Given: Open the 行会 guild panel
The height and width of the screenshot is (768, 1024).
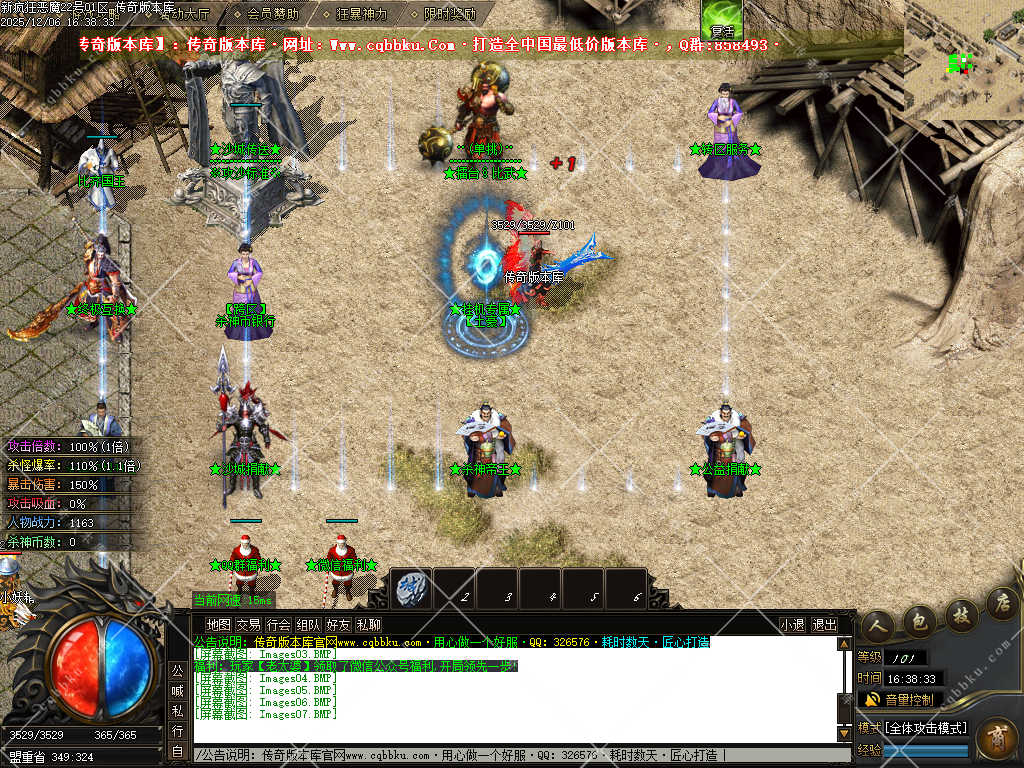Looking at the screenshot, I should [x=278, y=625].
